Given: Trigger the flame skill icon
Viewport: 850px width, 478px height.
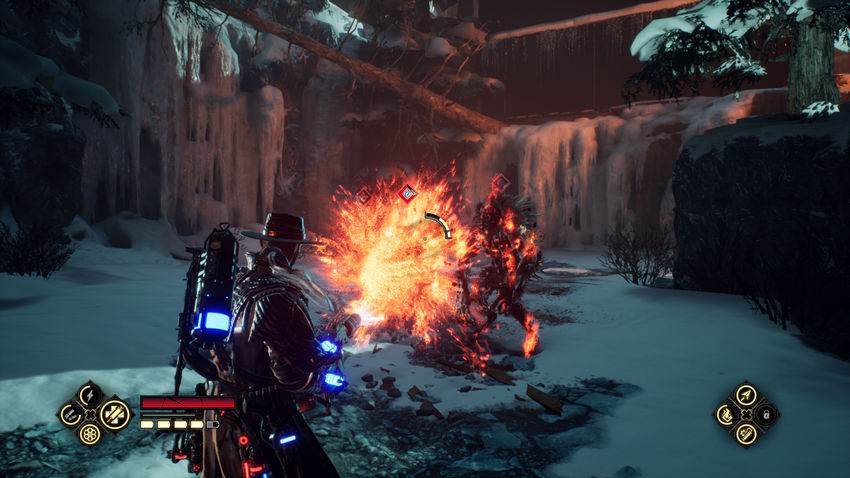Looking at the screenshot, I should (725, 414).
